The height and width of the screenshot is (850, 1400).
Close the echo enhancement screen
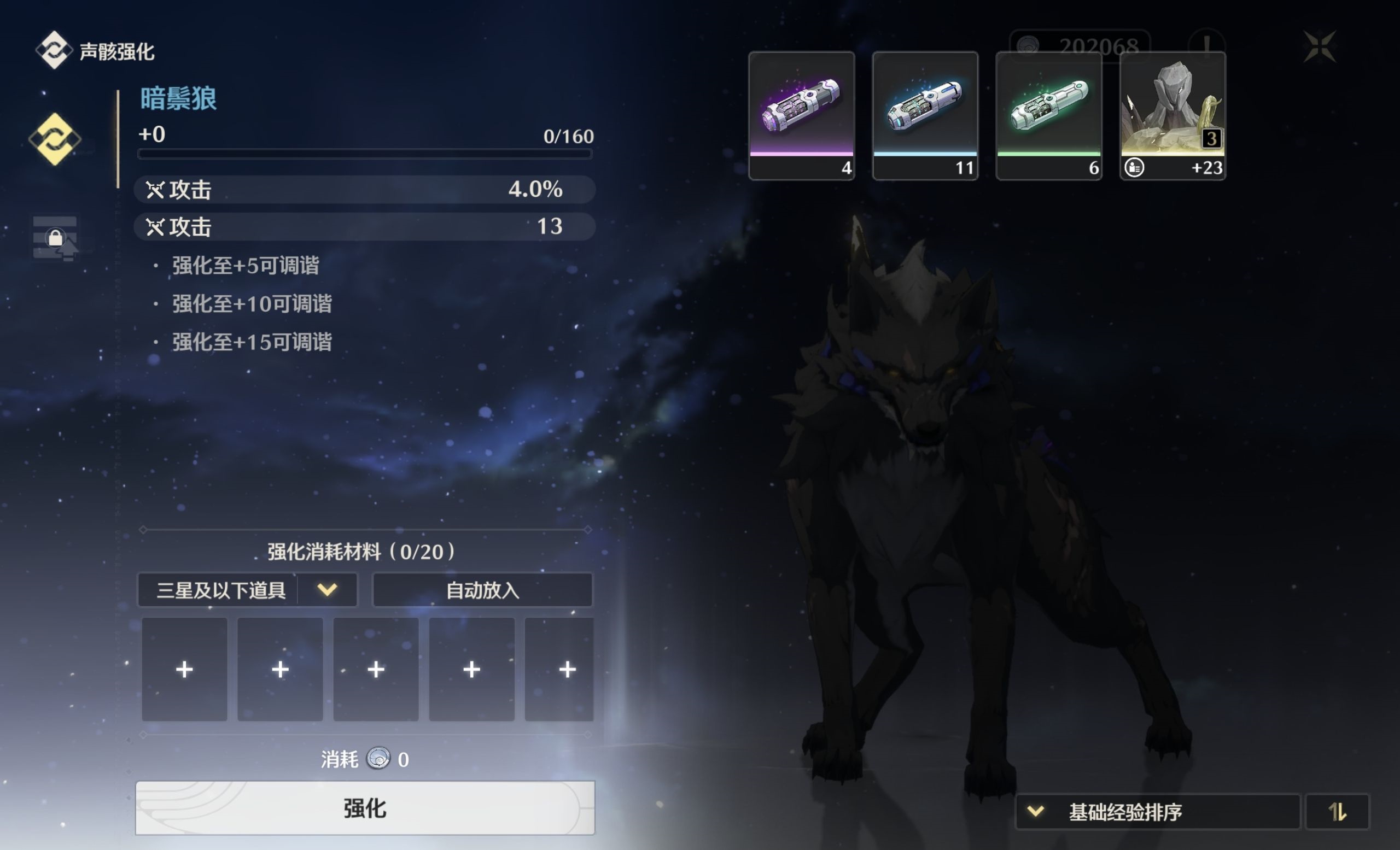pos(1319,46)
